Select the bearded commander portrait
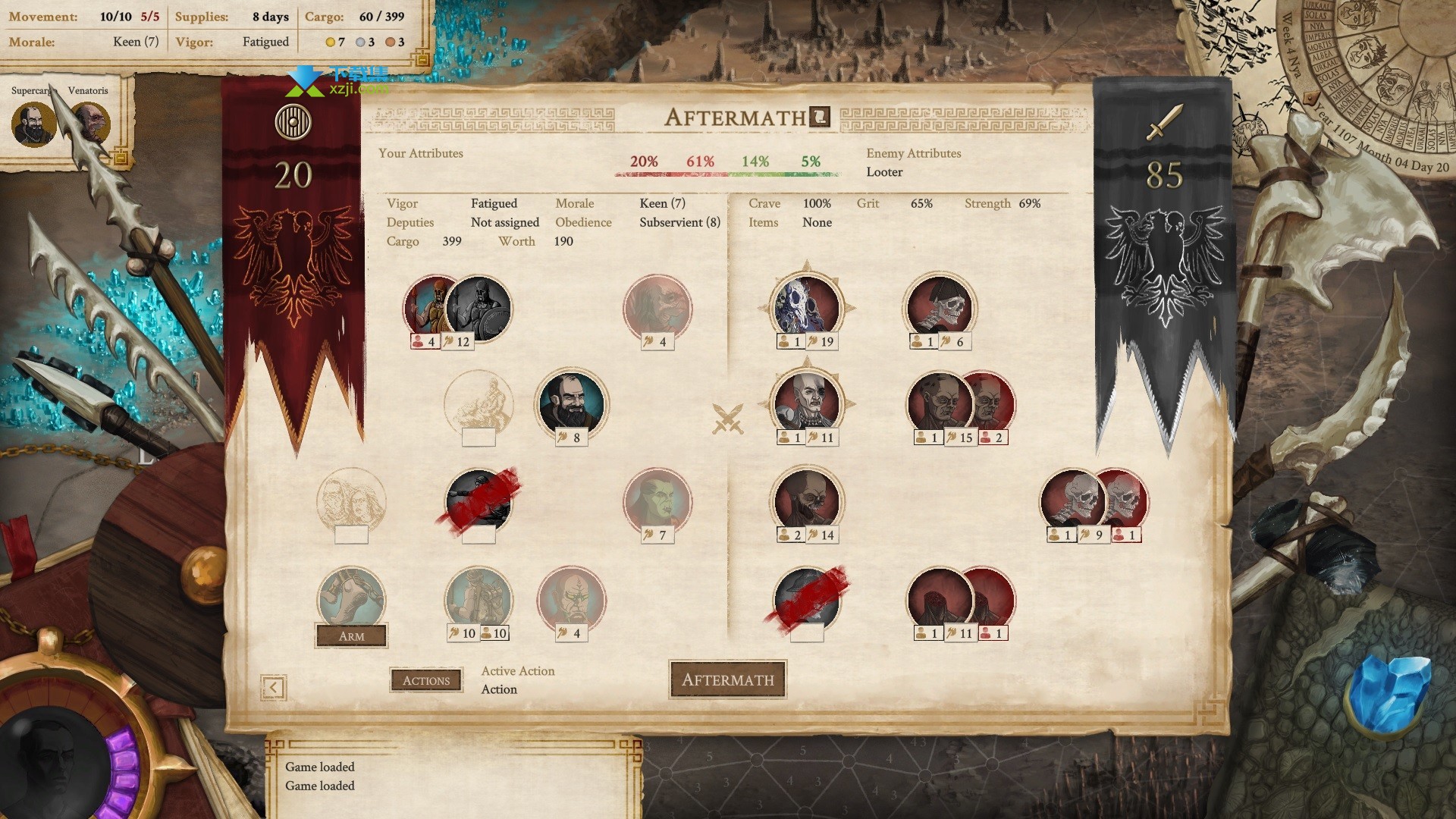The width and height of the screenshot is (1456, 819). (571, 404)
